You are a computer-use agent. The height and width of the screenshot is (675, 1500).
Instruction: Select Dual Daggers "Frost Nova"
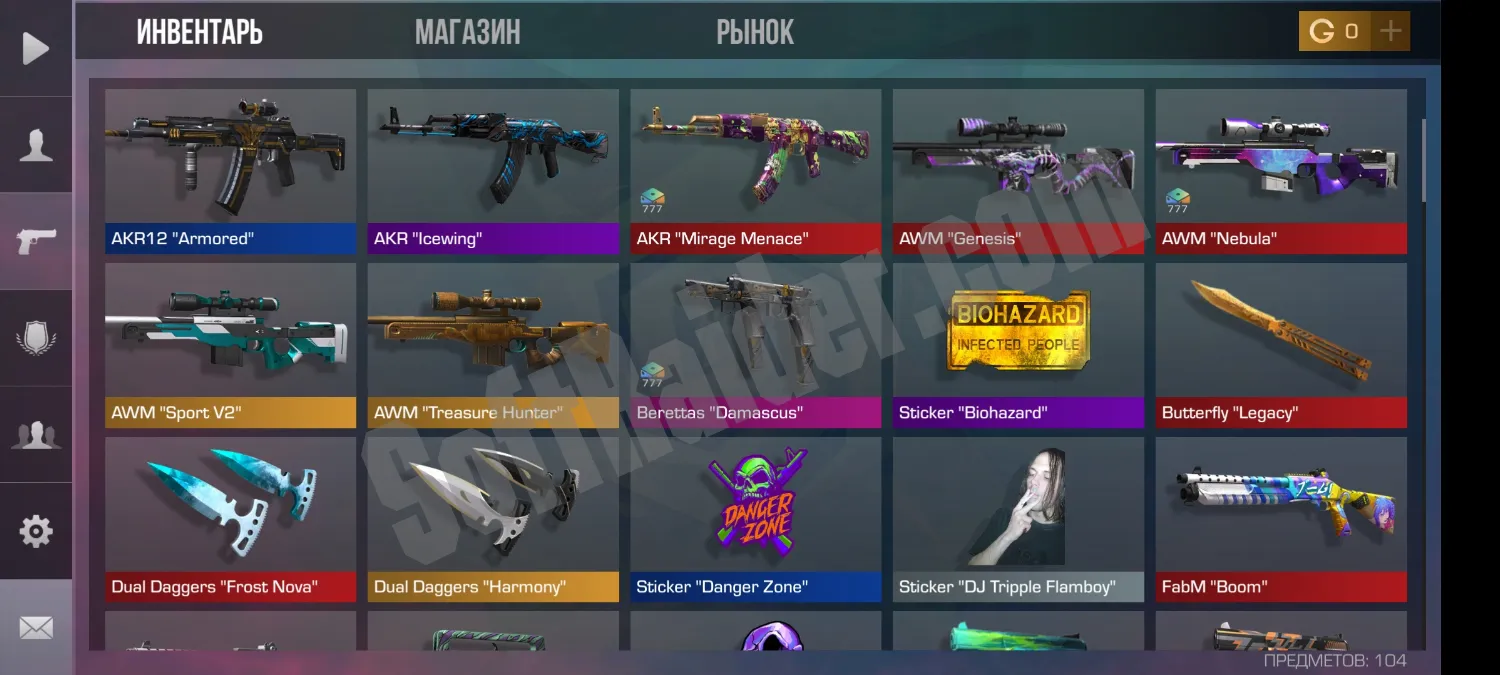pos(230,518)
